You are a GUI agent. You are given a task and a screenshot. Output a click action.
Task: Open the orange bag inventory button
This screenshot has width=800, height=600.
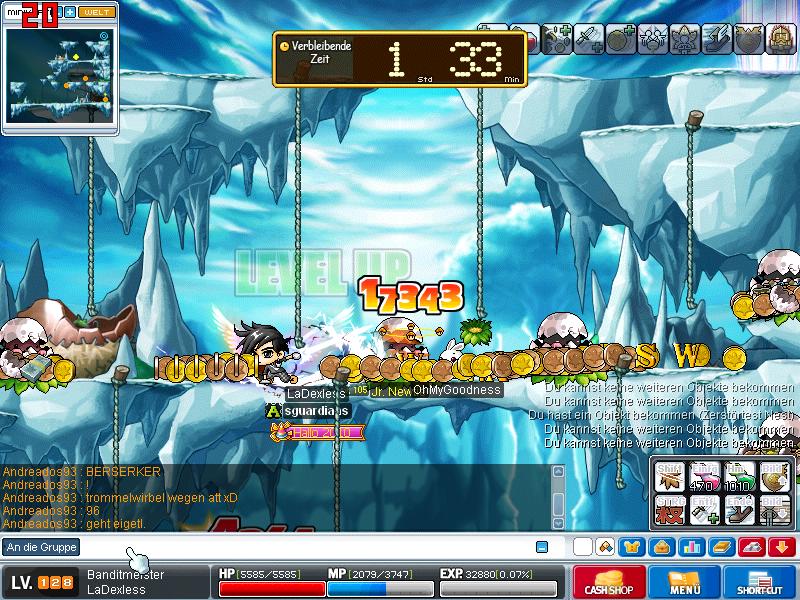pos(661,547)
